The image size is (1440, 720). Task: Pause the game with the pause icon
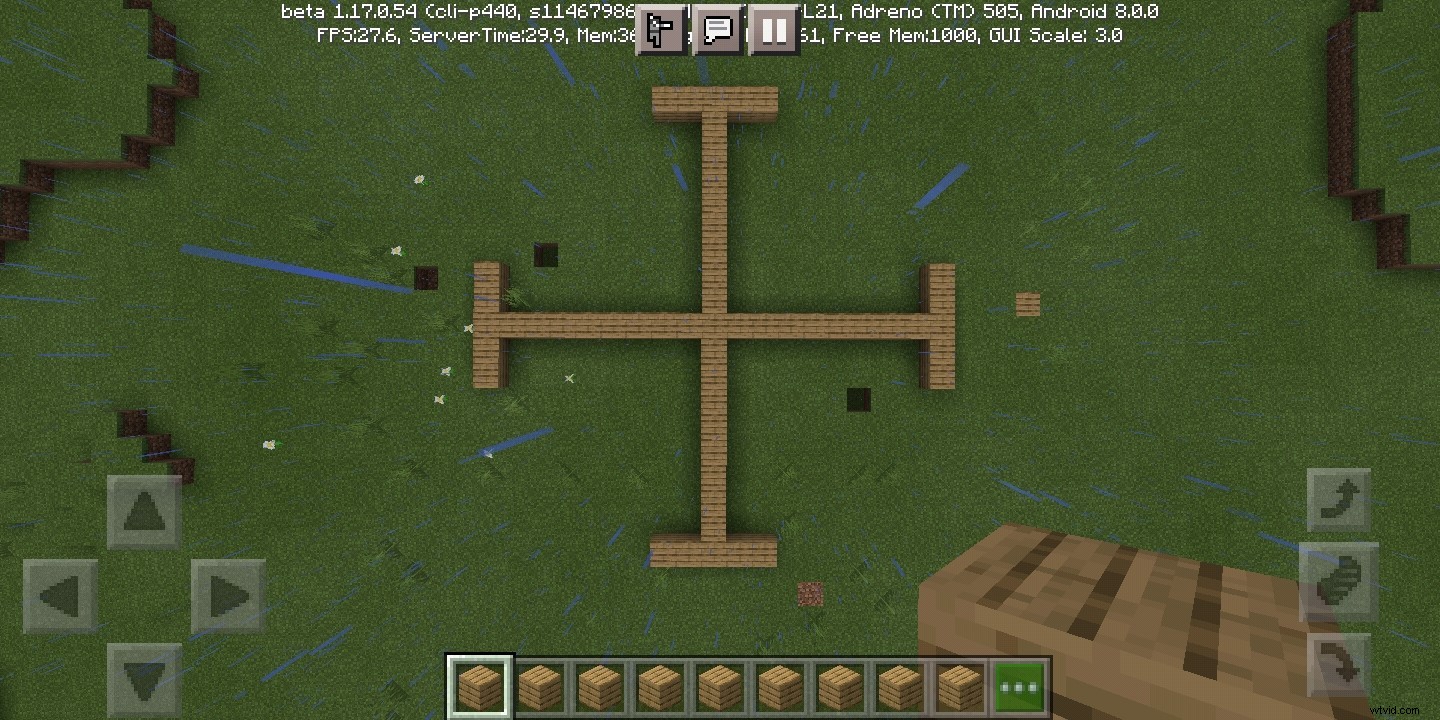774,29
